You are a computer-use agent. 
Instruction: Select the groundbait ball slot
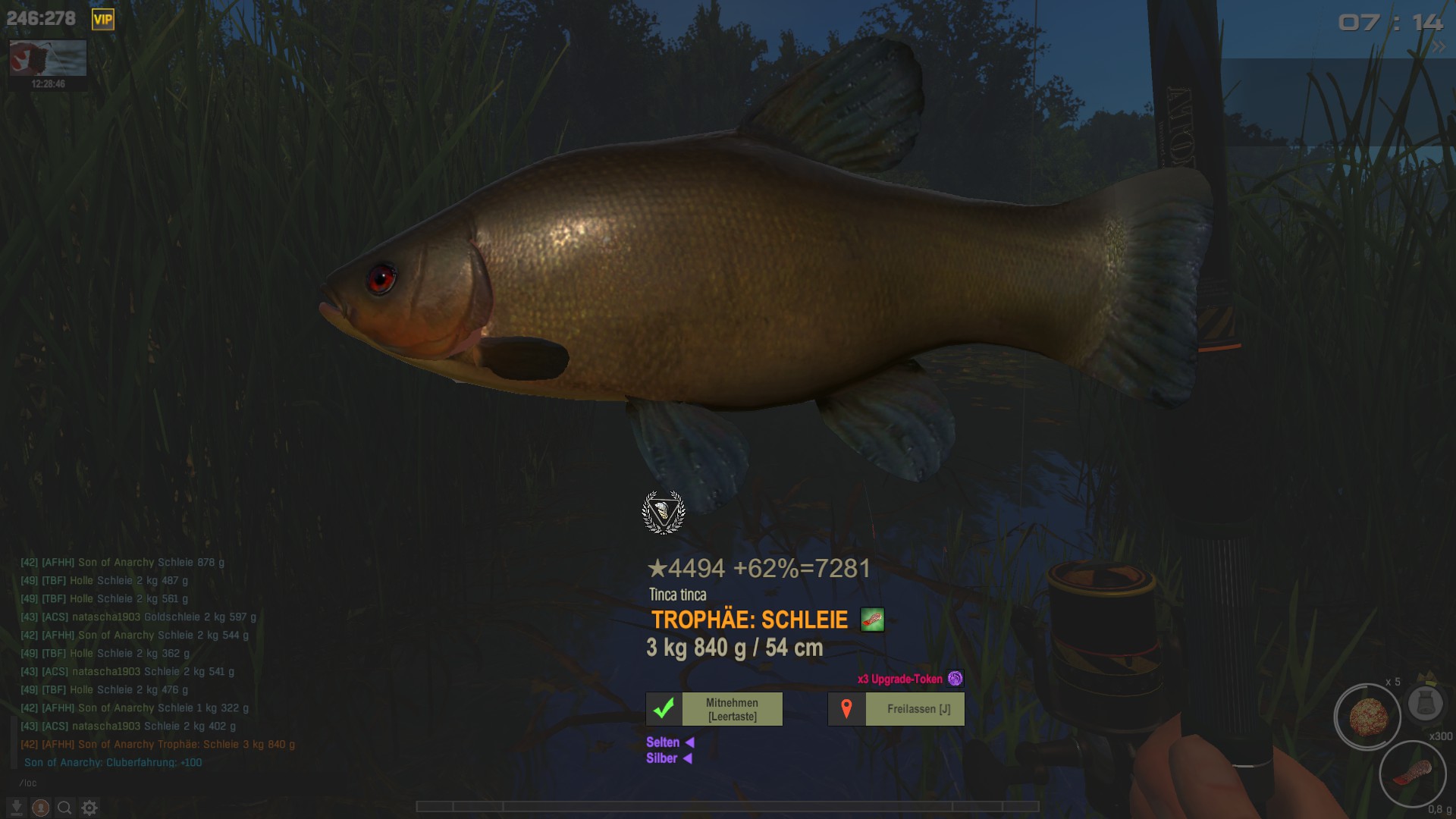[x=1367, y=716]
